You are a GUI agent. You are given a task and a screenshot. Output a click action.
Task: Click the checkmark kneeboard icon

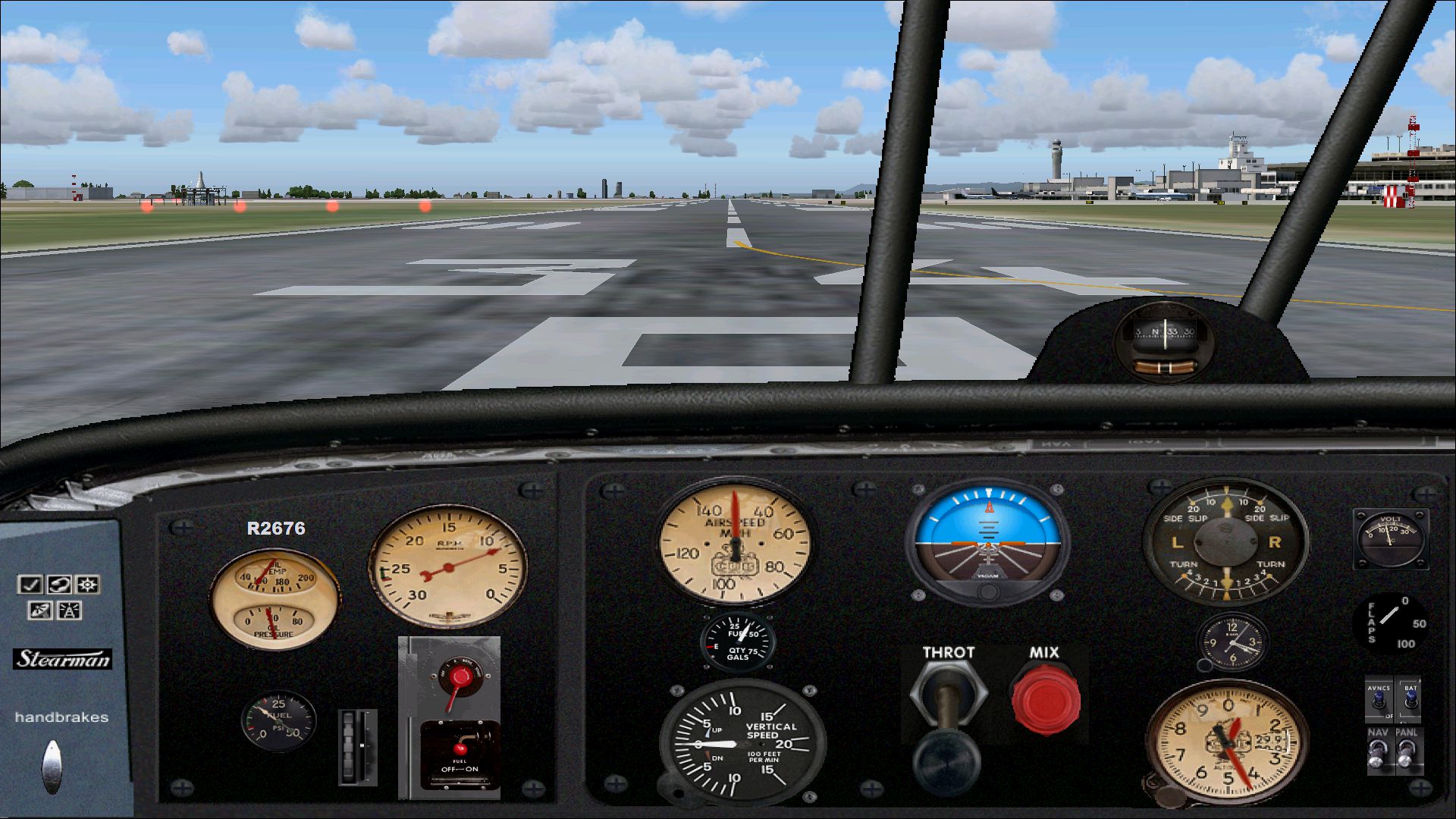pyautogui.click(x=30, y=585)
